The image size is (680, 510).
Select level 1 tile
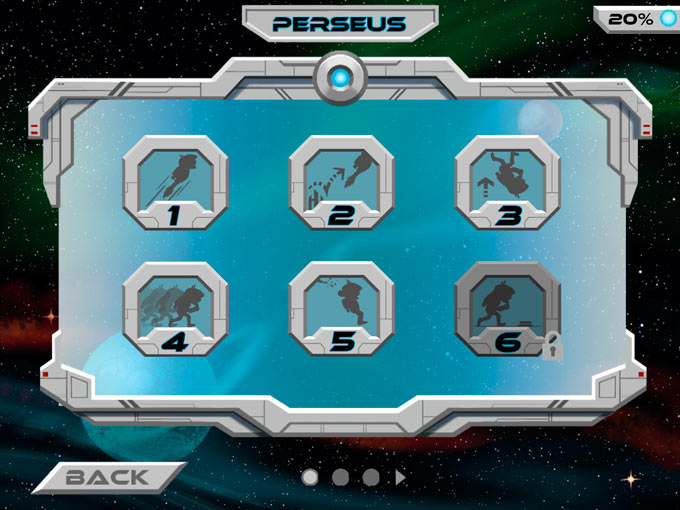175,183
